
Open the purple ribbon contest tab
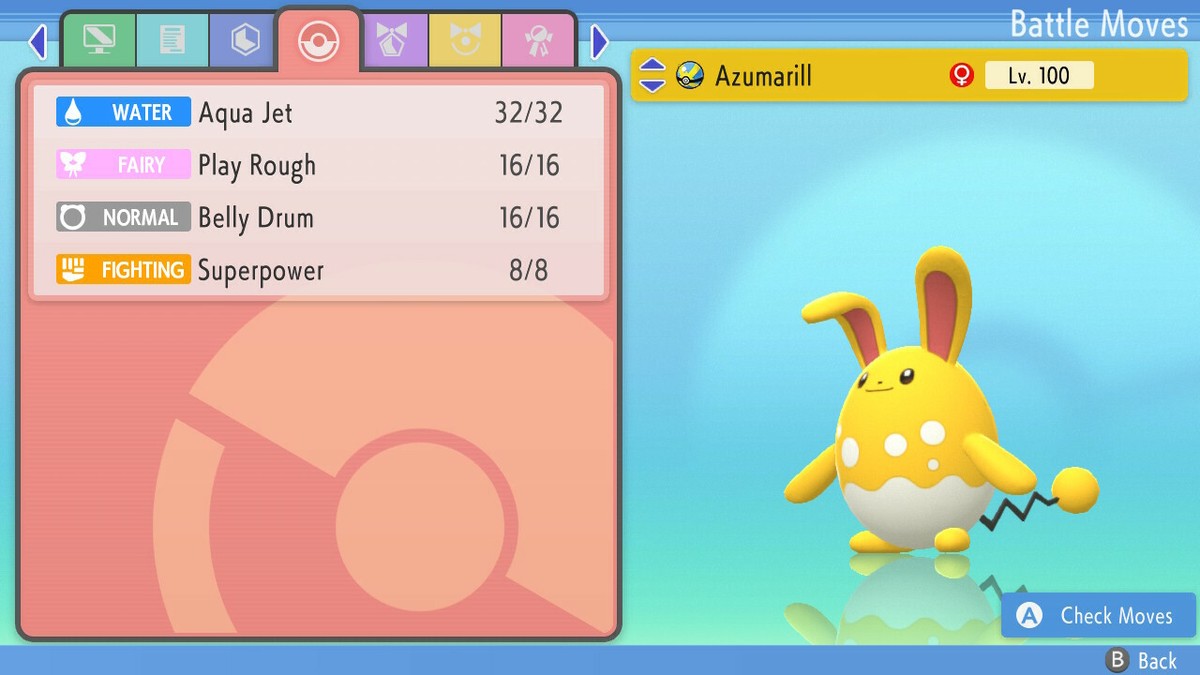coord(393,40)
